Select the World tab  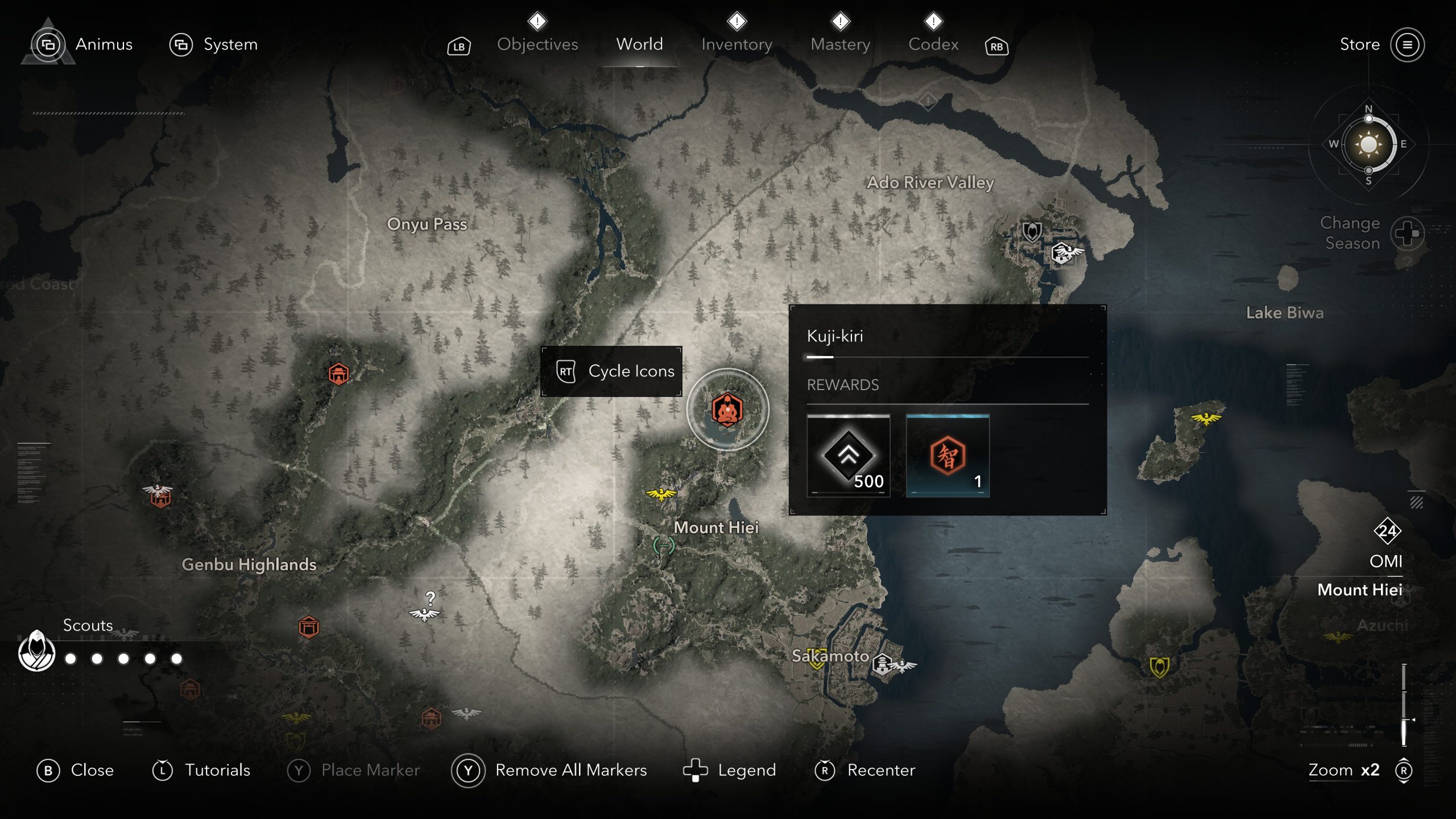639,44
